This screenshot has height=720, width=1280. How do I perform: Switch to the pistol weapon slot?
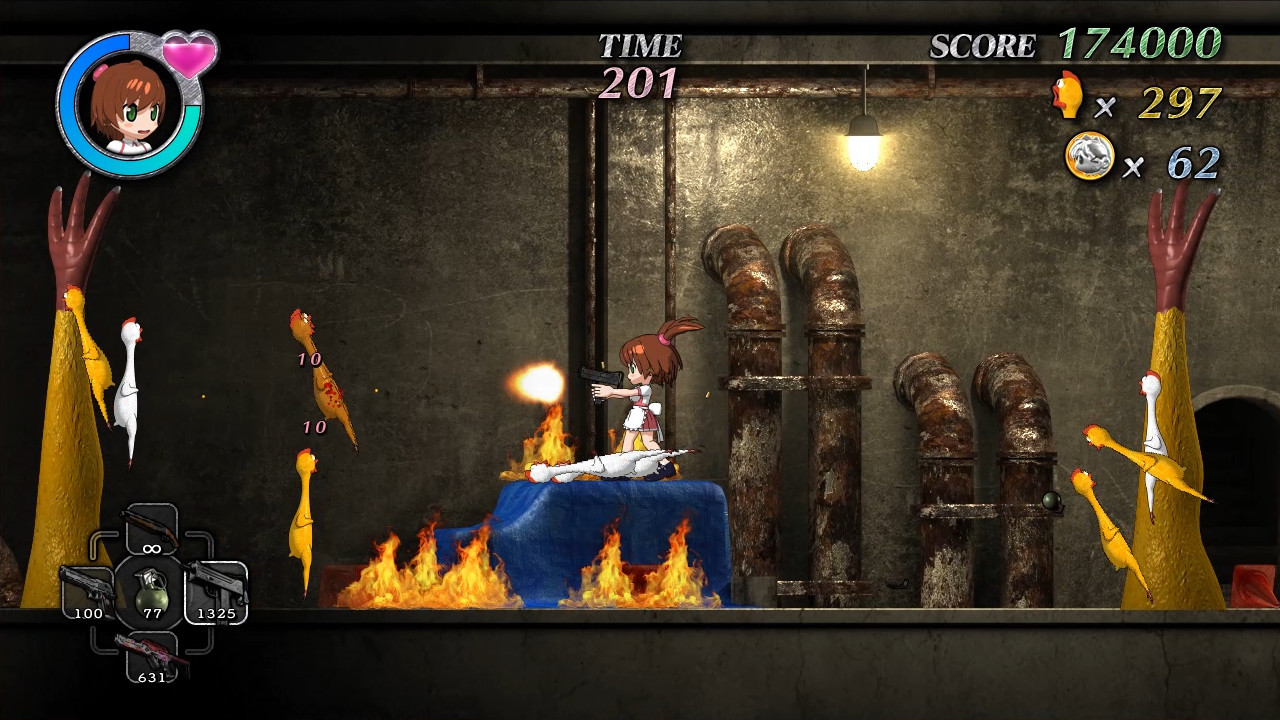click(87, 588)
